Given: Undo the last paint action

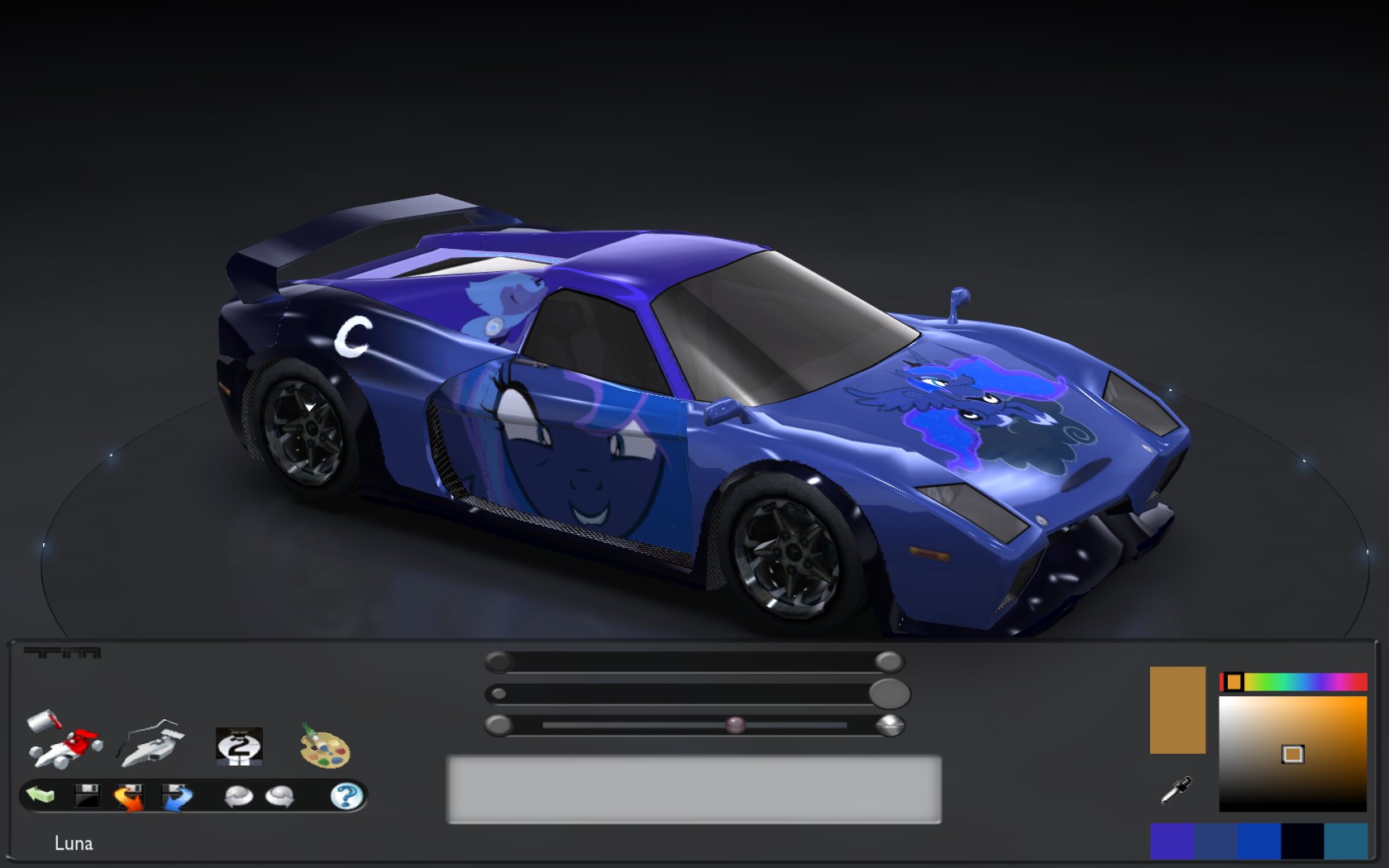Looking at the screenshot, I should click(239, 796).
